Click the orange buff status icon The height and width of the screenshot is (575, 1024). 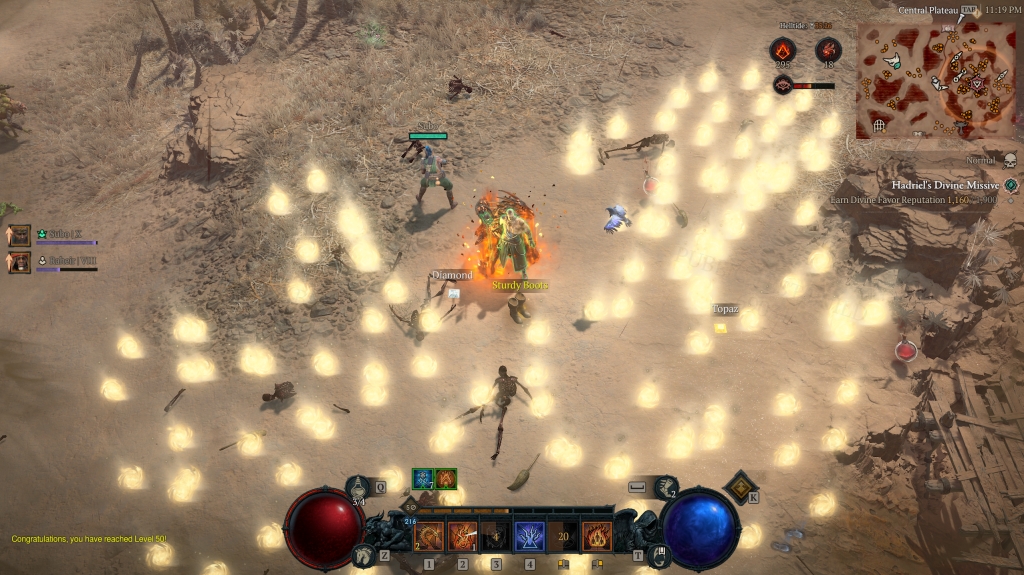coord(446,479)
